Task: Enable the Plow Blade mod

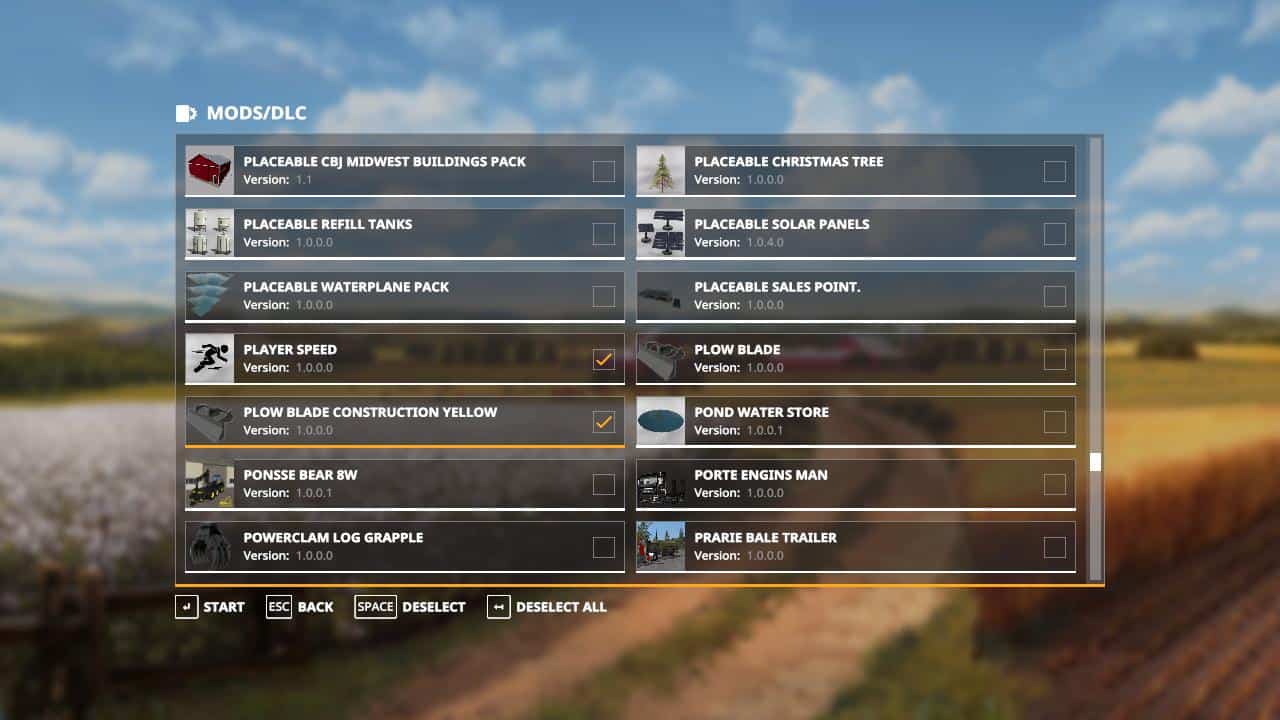Action: tap(1055, 358)
